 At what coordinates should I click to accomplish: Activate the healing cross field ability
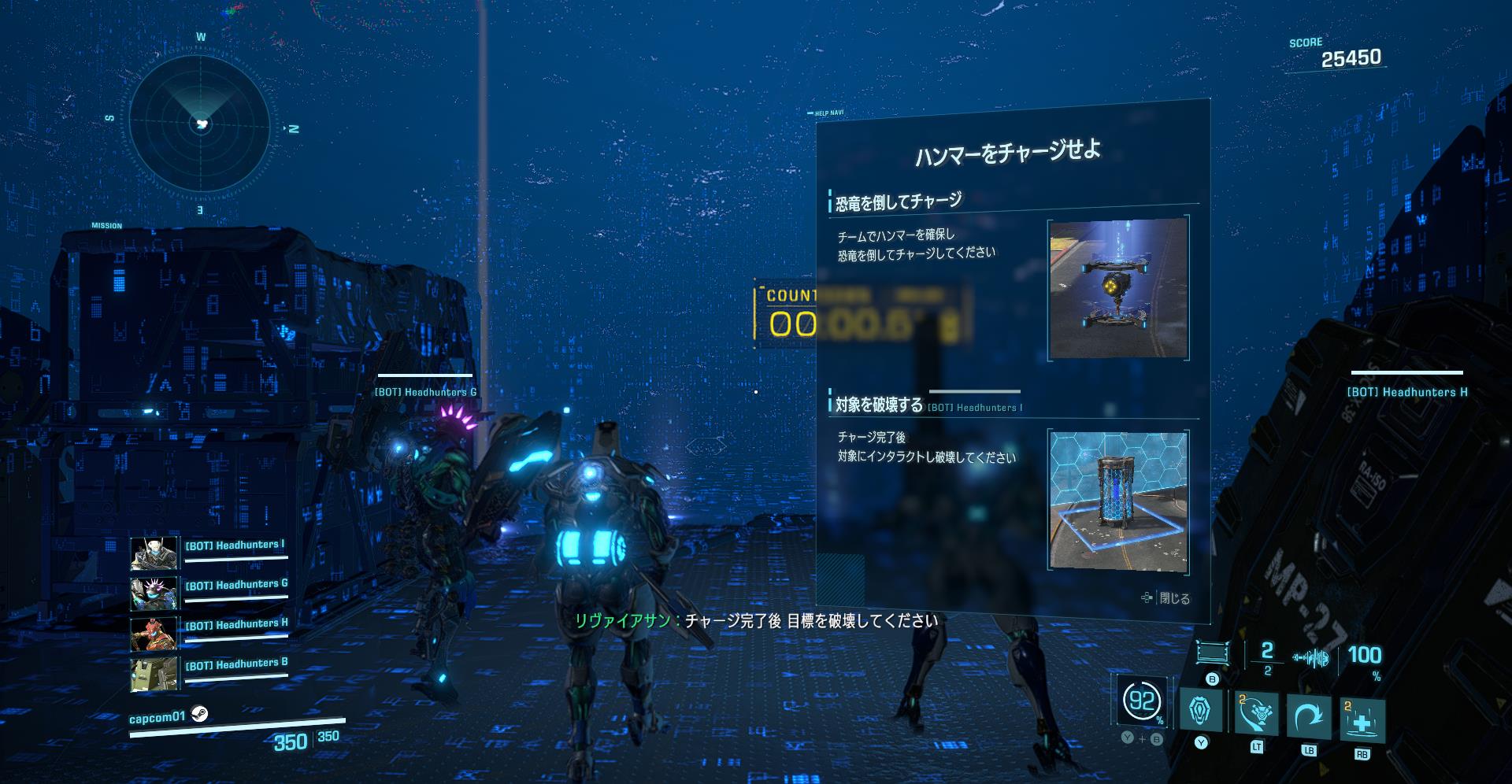point(1362,720)
